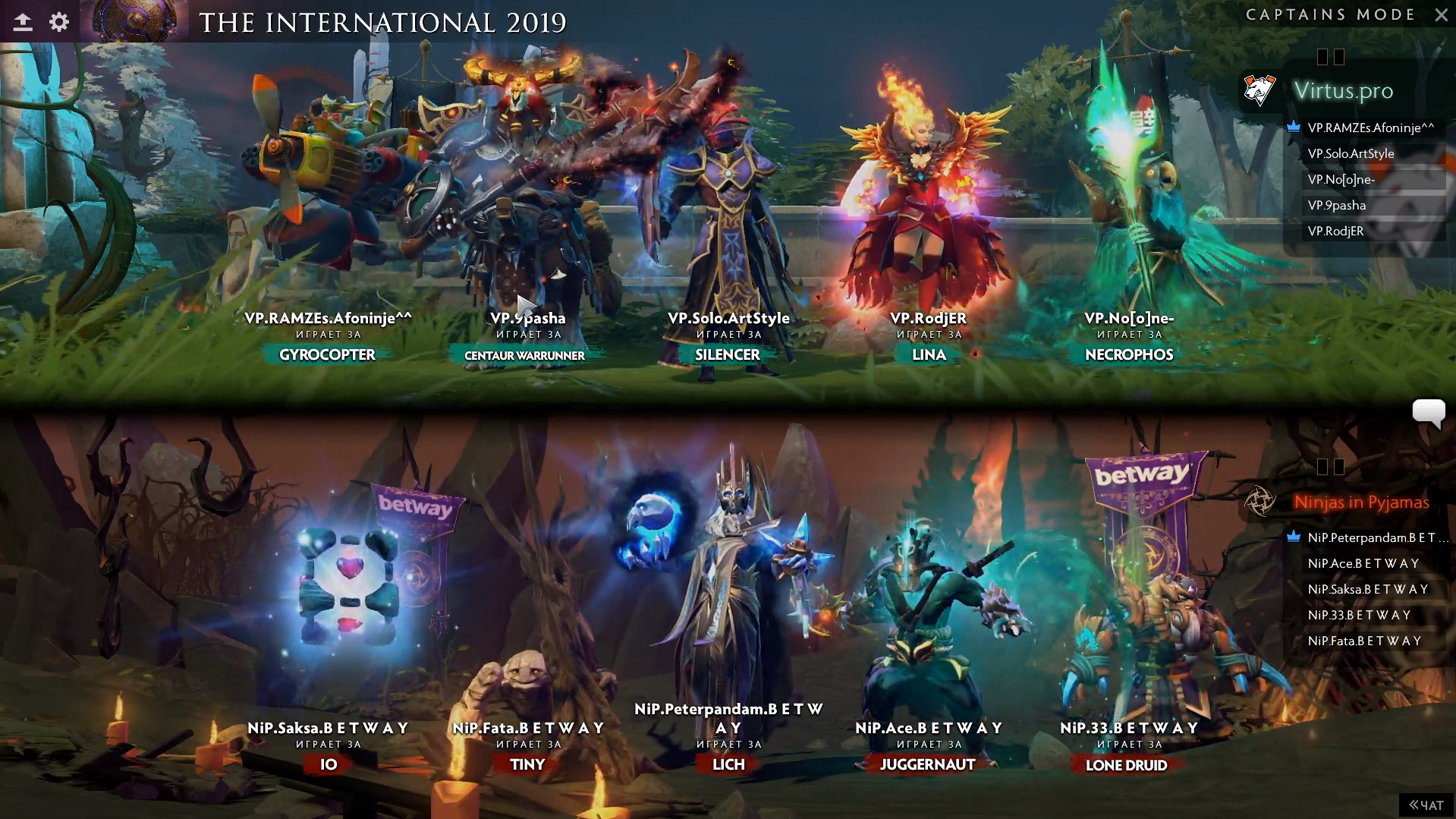
Task: Choose NiP.Ace.BETWAY from the roster list
Action: (1363, 563)
